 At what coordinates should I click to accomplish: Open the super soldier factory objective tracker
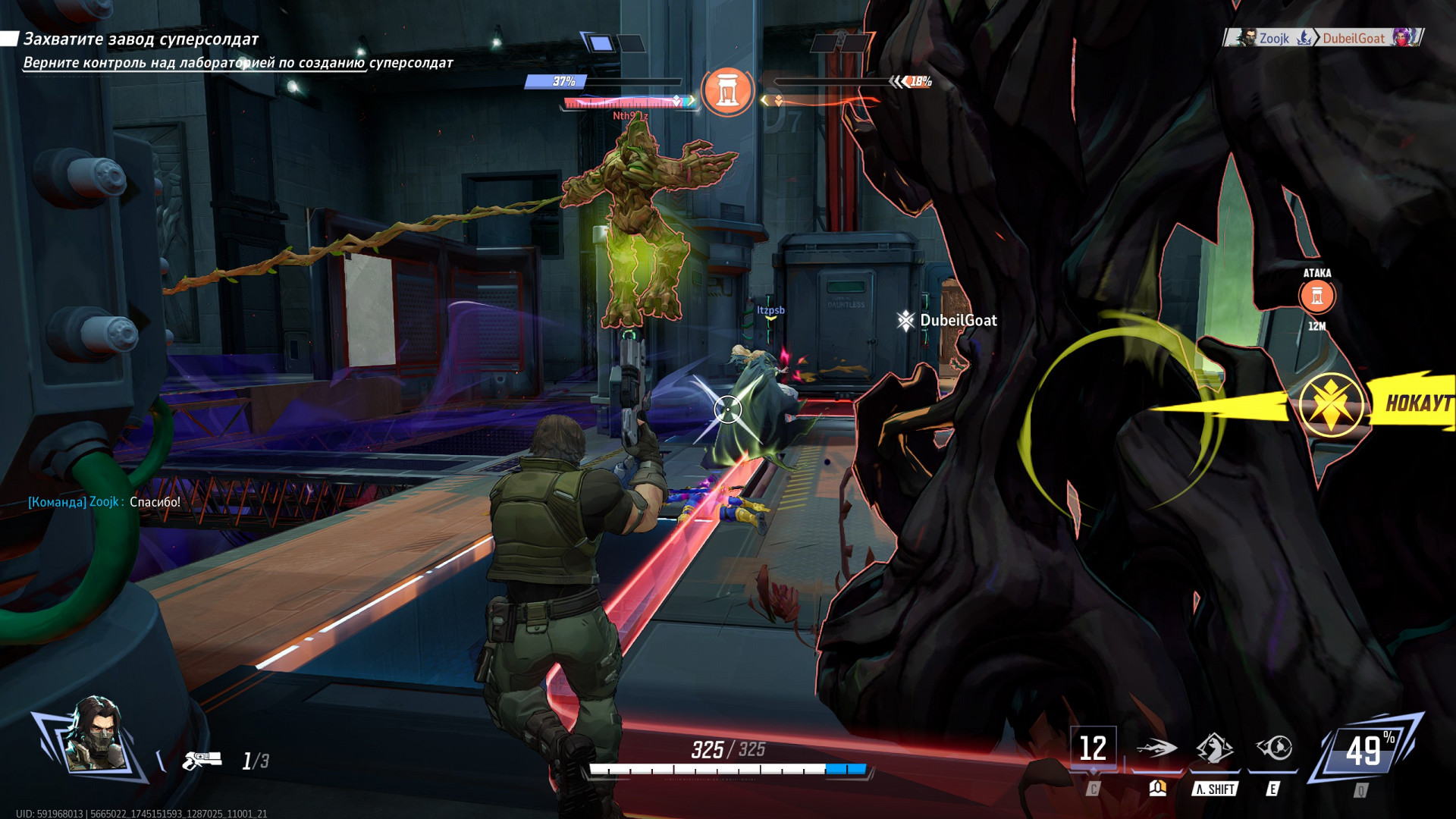[141, 39]
